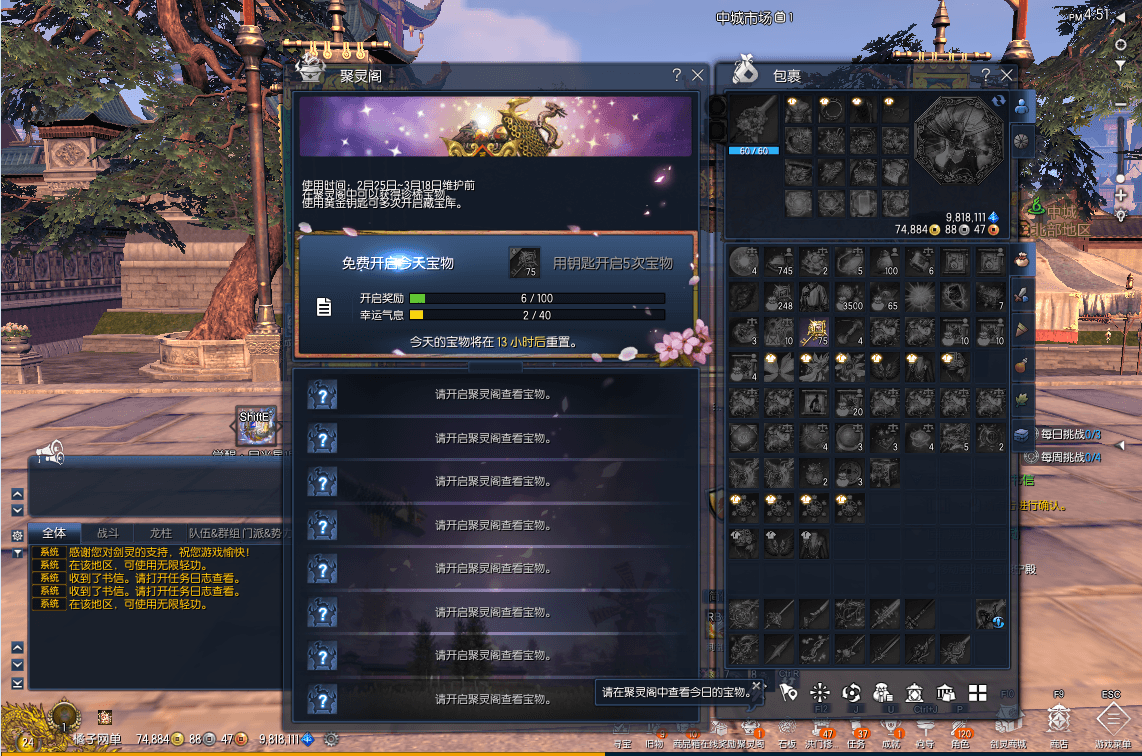Refresh the equipment view with the blue arrows
This screenshot has width=1142, height=756.
coord(997,101)
